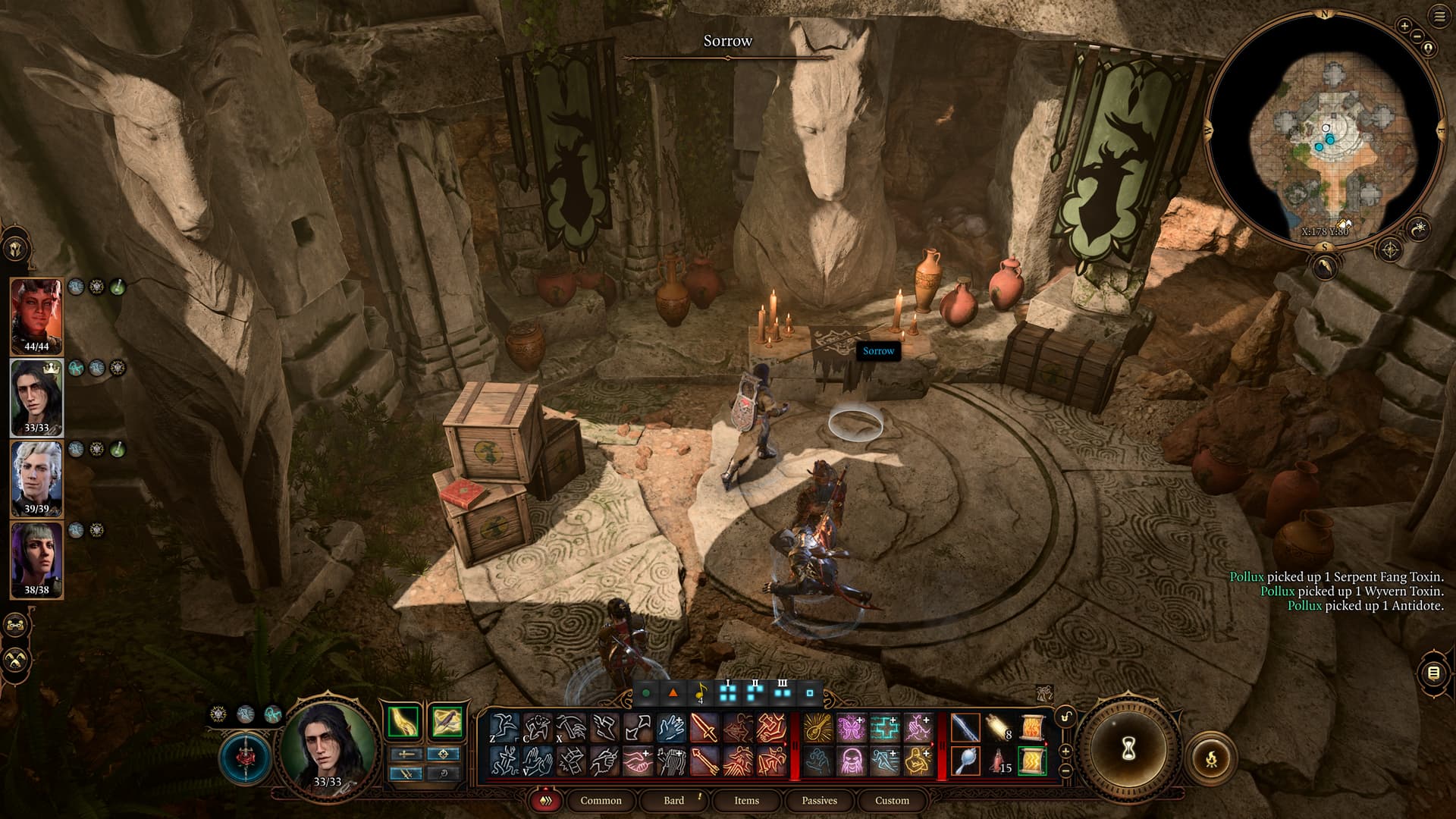The image size is (1456, 819).
Task: Switch to the Passives tab
Action: (x=819, y=800)
